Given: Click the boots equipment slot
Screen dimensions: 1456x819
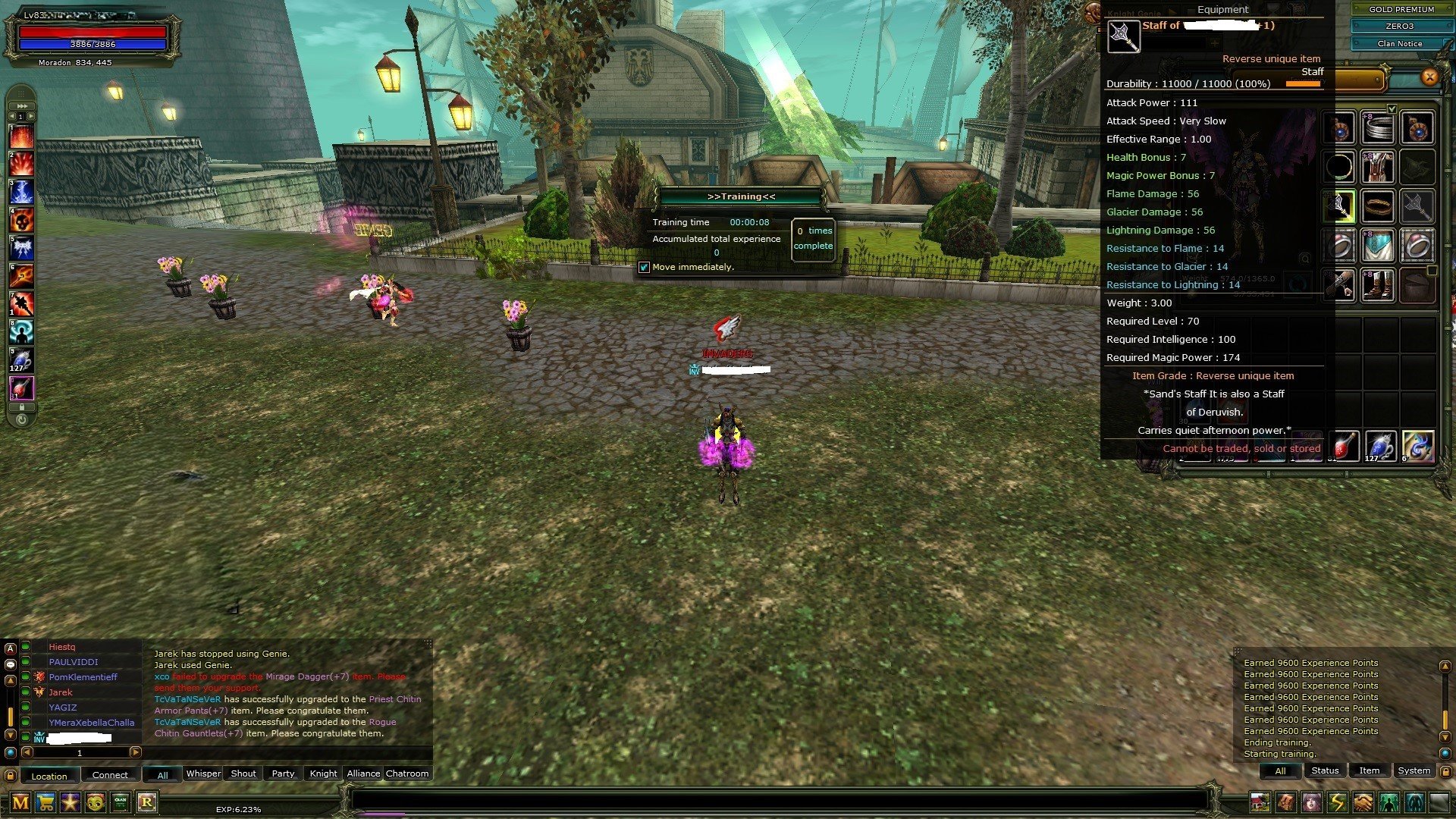Looking at the screenshot, I should pos(1379,285).
